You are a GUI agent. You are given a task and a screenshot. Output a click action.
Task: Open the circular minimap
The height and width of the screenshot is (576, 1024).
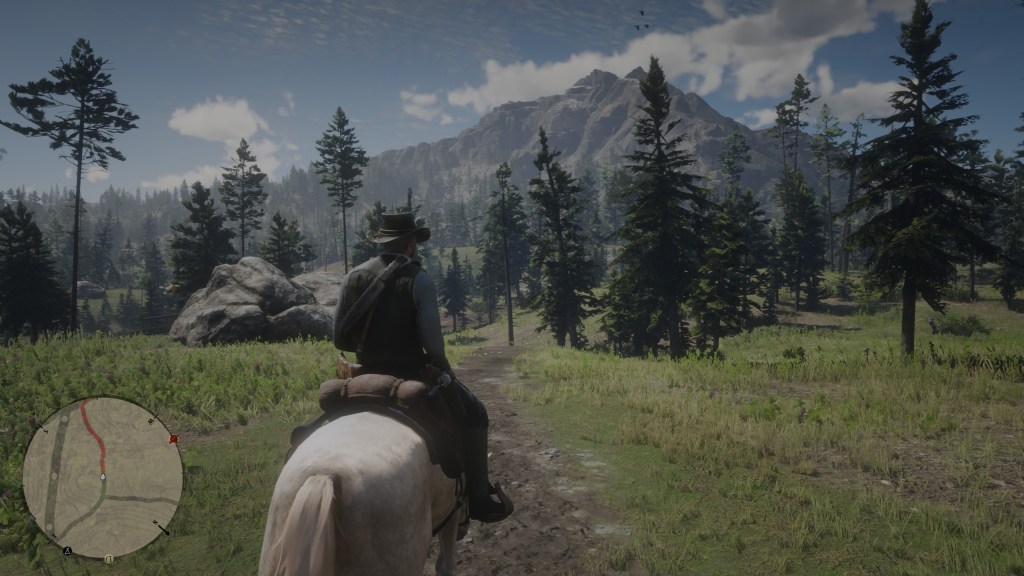[x=103, y=477]
